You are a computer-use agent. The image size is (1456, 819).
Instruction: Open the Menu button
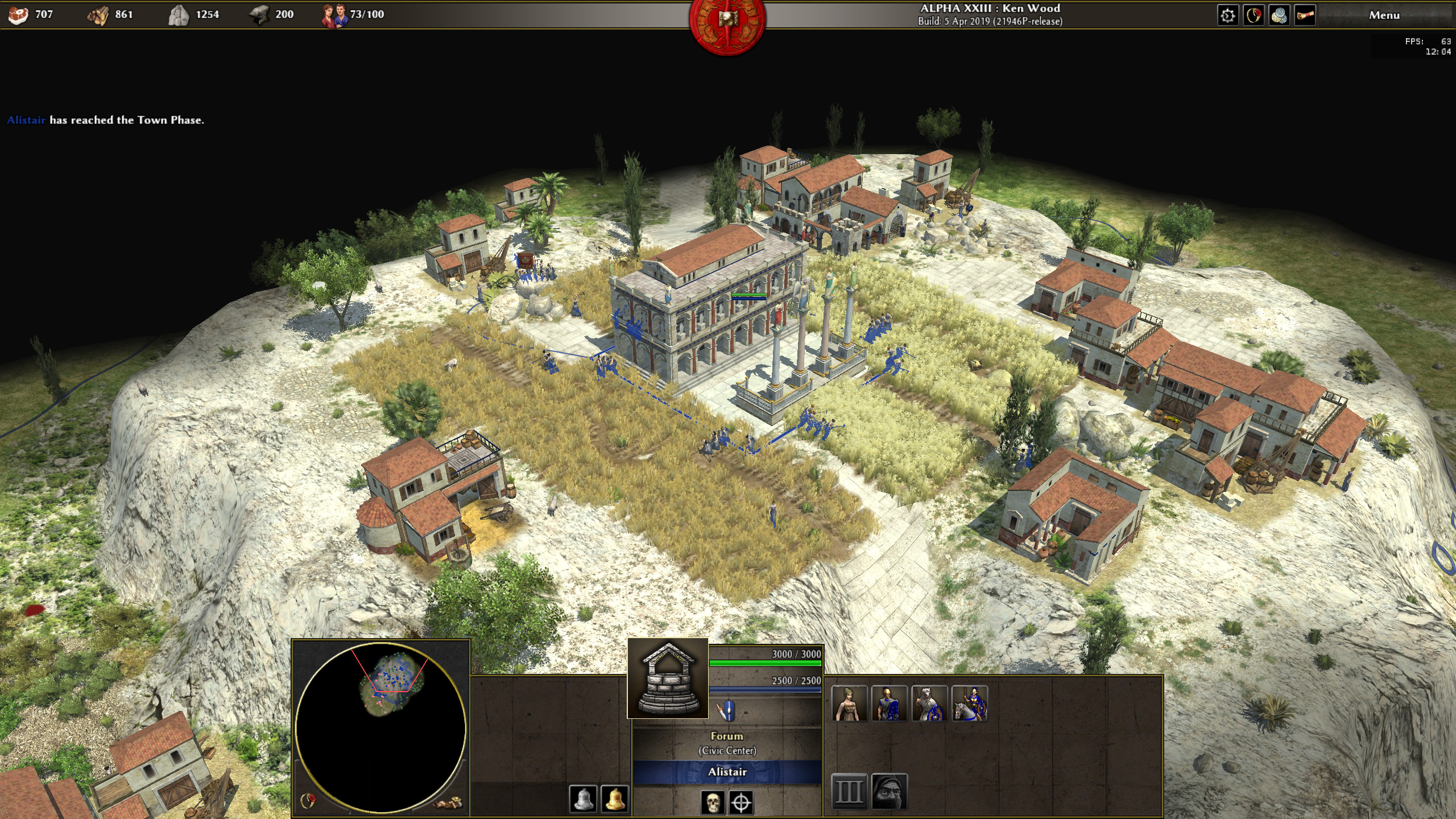[x=1384, y=15]
